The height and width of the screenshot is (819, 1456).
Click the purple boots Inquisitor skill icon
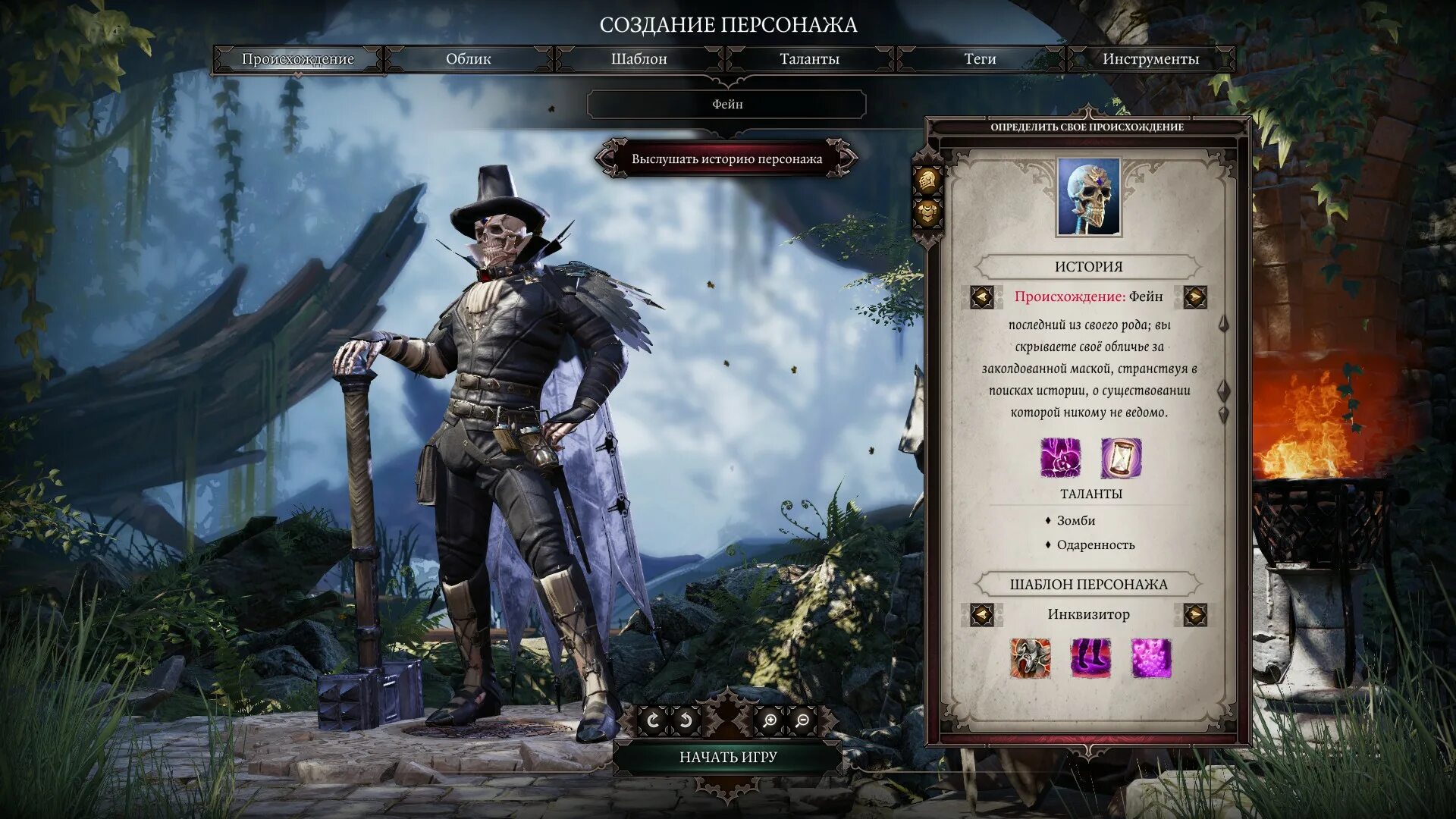click(1090, 657)
